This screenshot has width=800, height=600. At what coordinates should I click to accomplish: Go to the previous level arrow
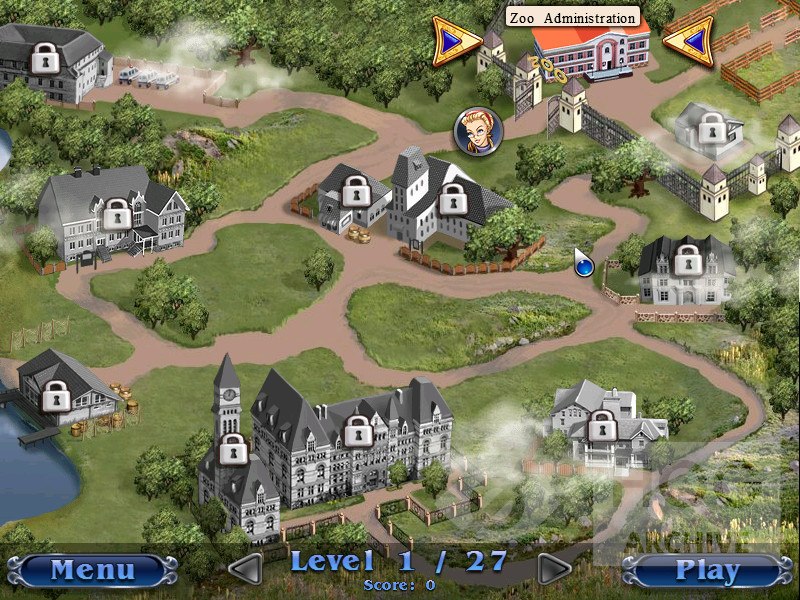pos(245,569)
